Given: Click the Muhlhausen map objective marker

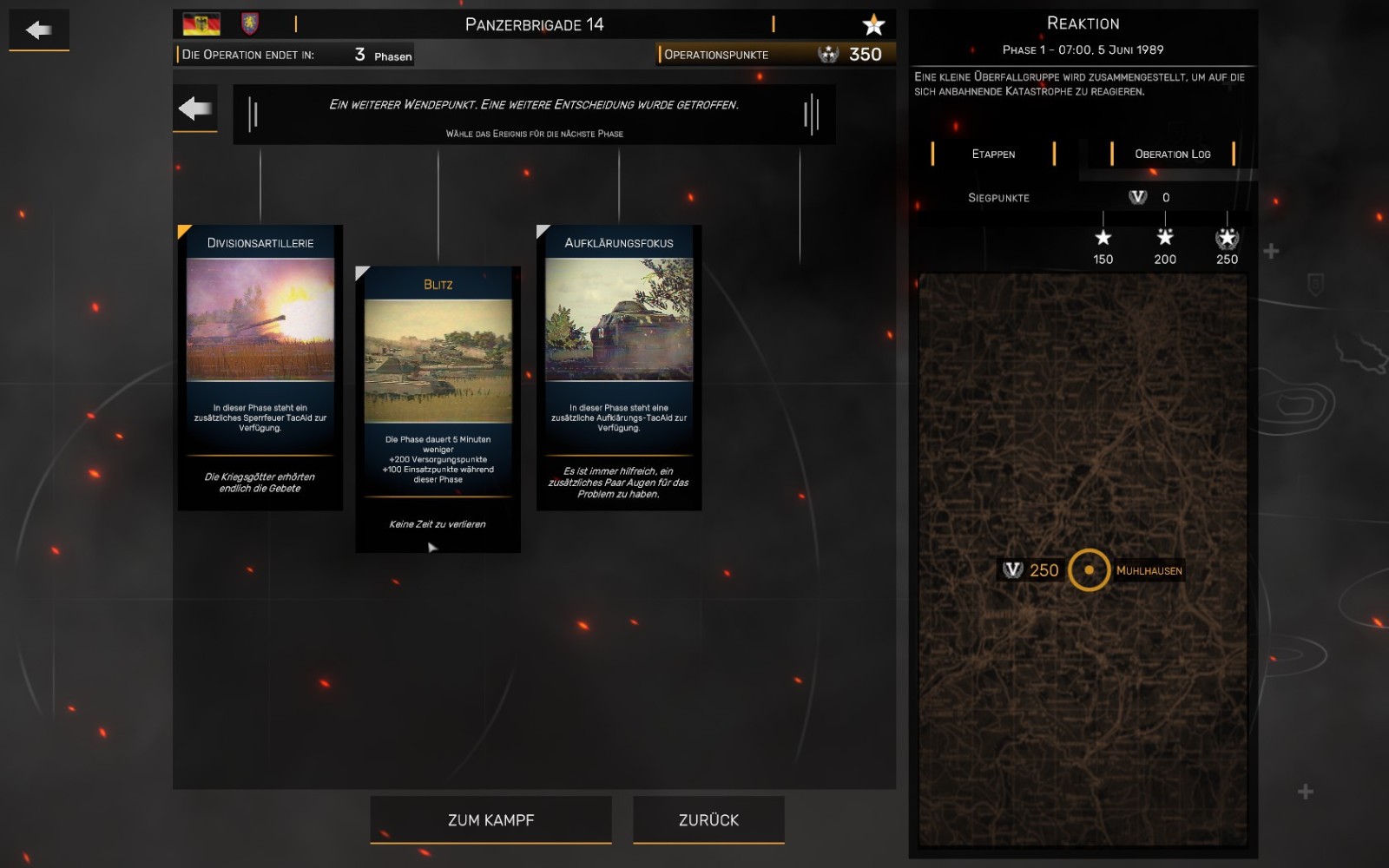Looking at the screenshot, I should 1089,570.
